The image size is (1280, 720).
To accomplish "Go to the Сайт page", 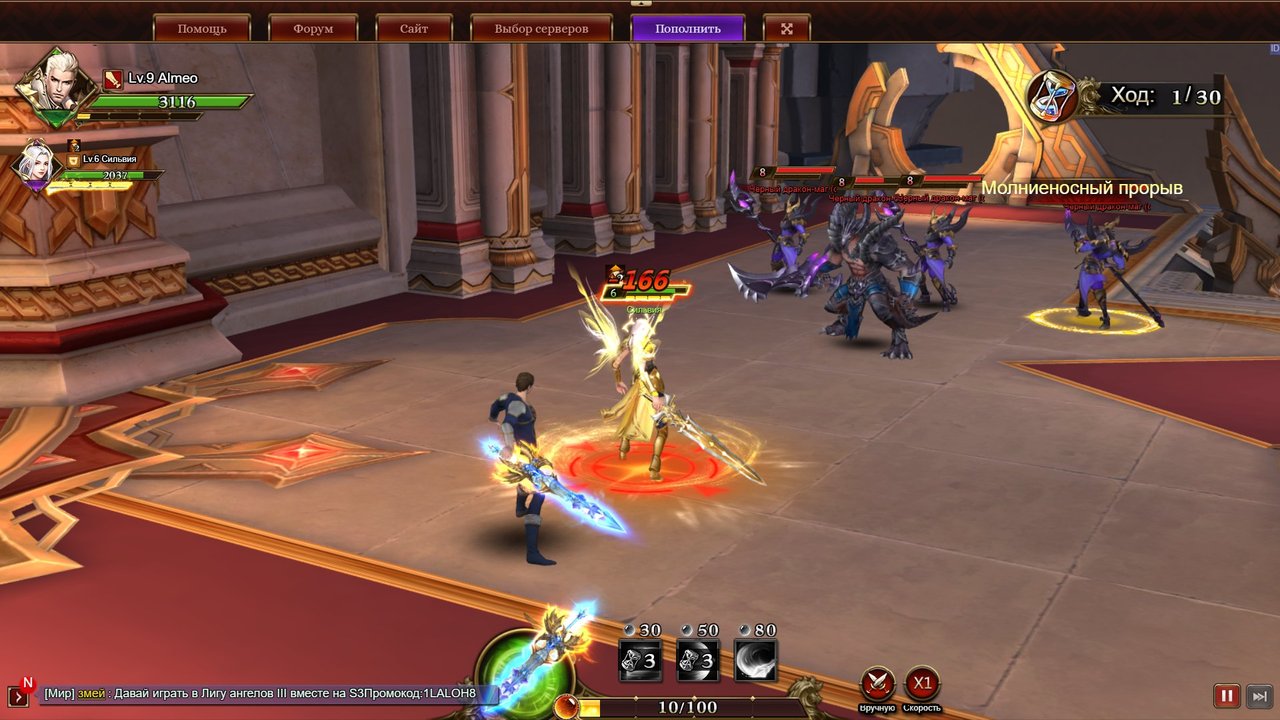I will point(414,28).
